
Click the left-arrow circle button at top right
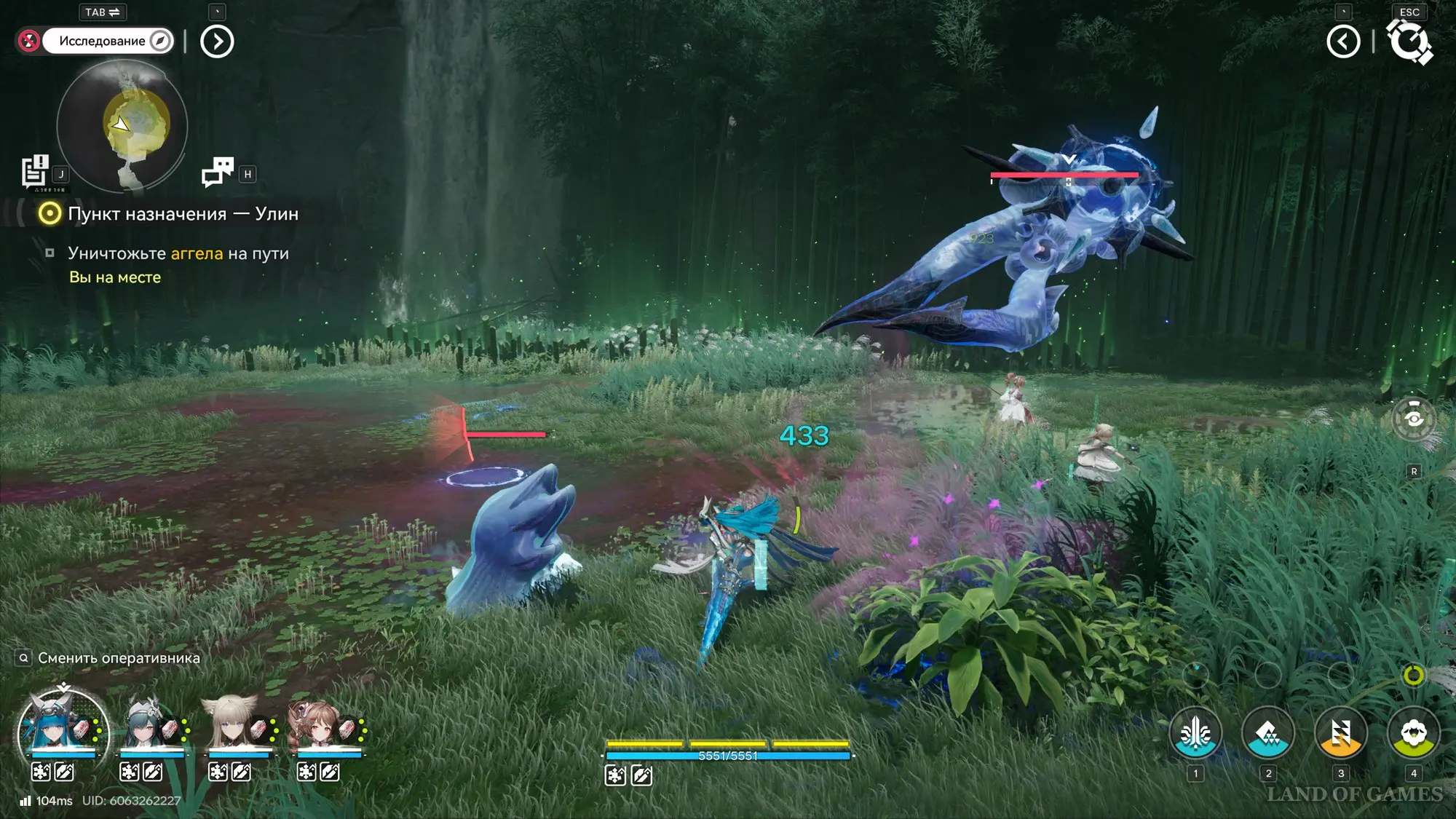1343,41
